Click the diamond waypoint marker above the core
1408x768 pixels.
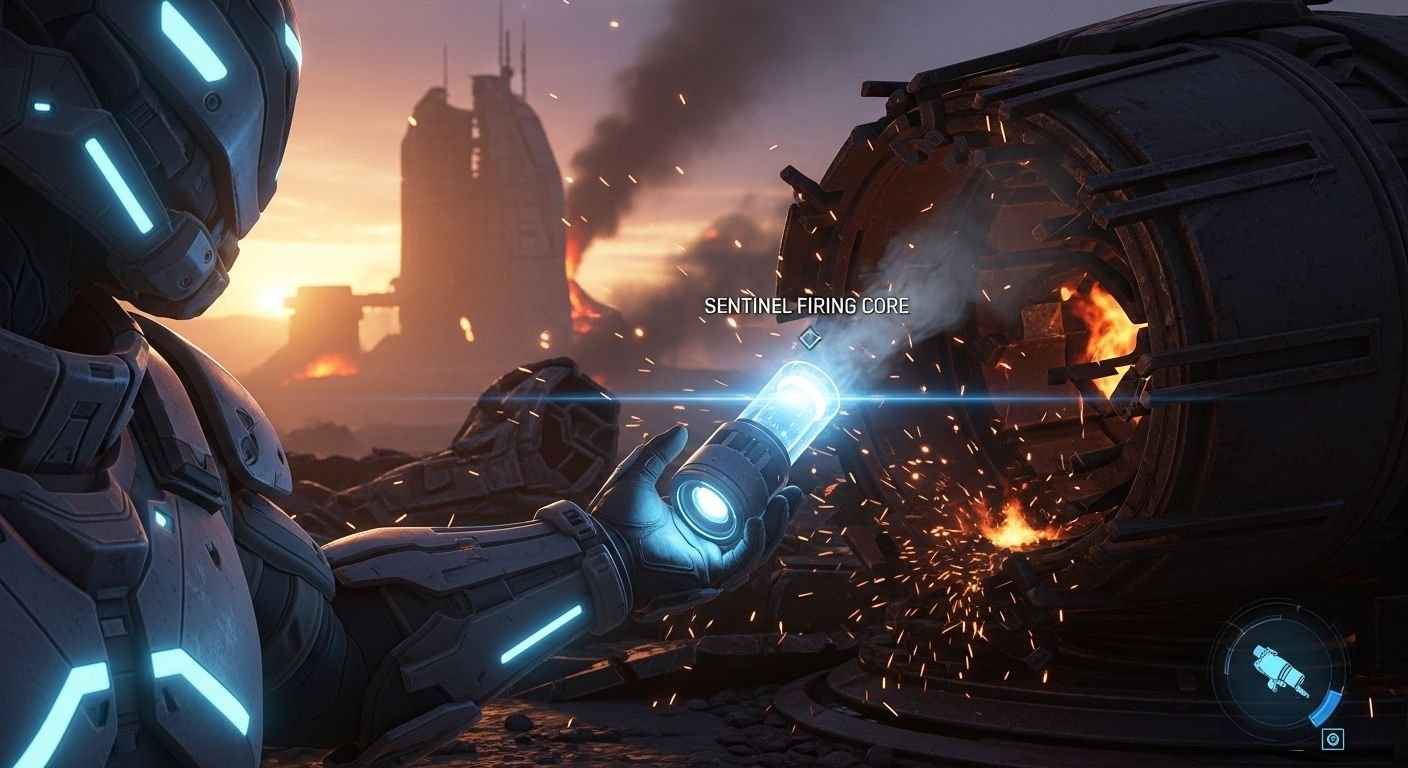tap(810, 340)
